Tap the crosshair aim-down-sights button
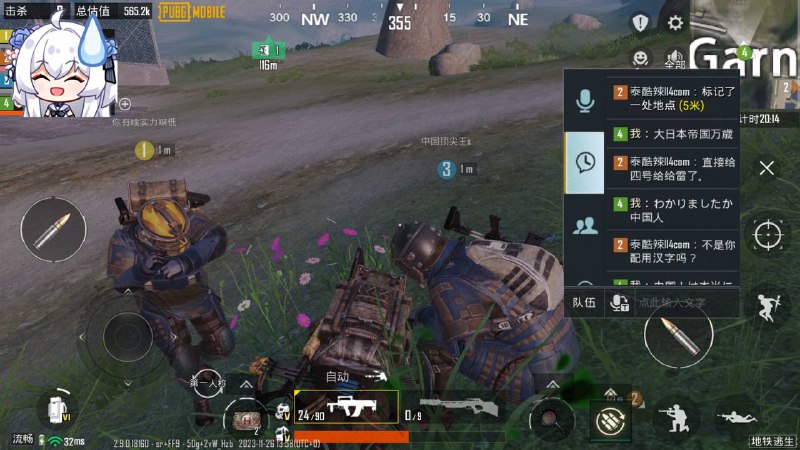Viewport: 800px width, 450px height. click(x=768, y=235)
